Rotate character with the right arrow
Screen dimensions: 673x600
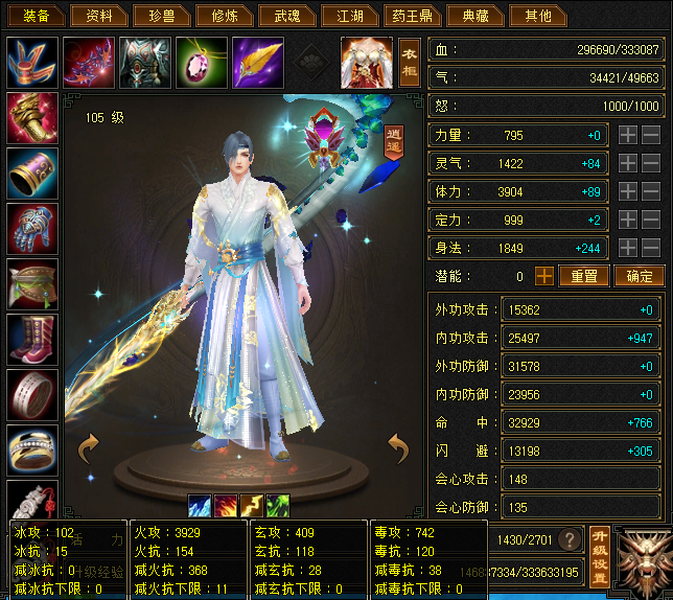pos(398,449)
